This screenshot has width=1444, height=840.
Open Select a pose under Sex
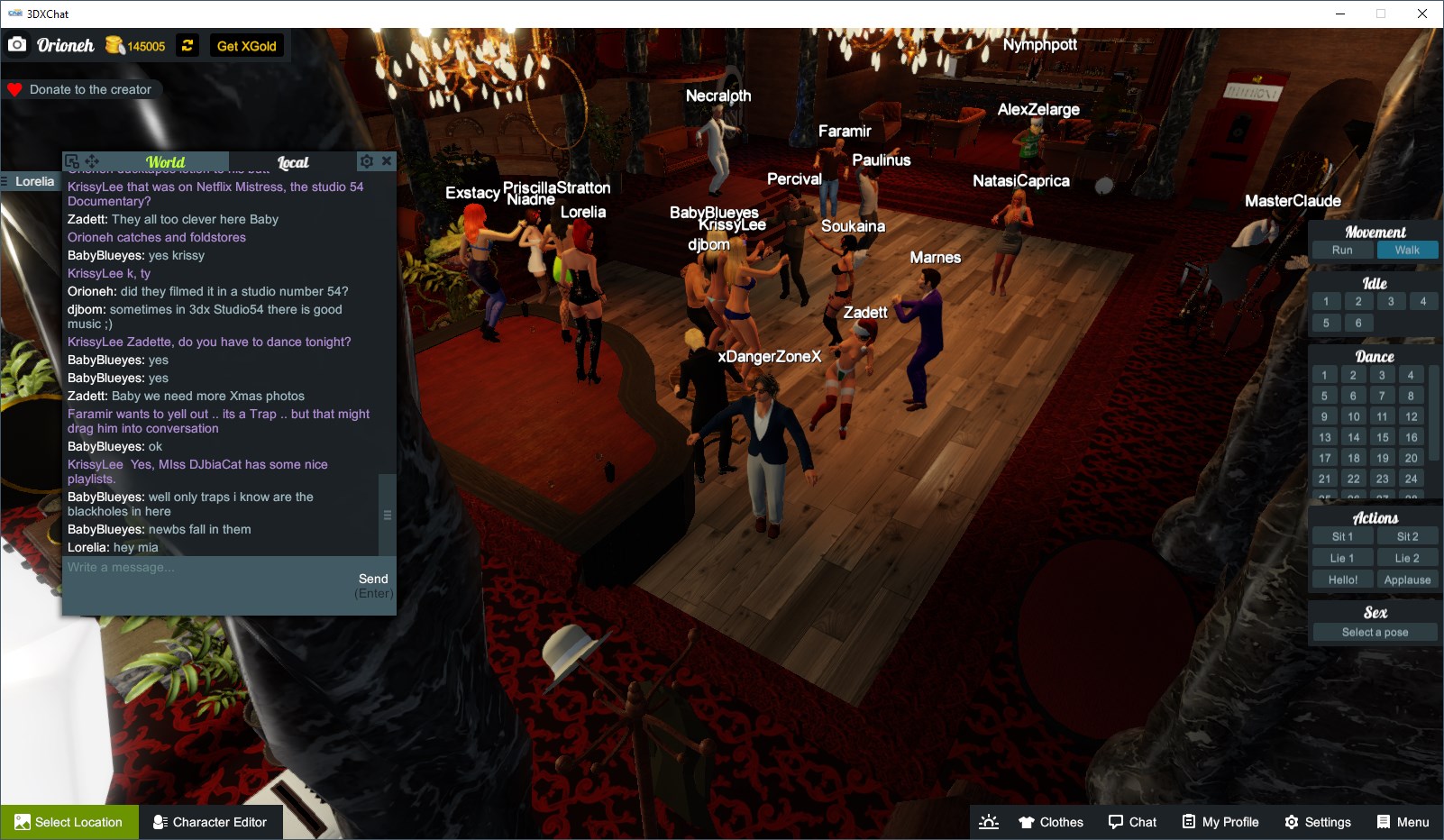click(x=1374, y=632)
